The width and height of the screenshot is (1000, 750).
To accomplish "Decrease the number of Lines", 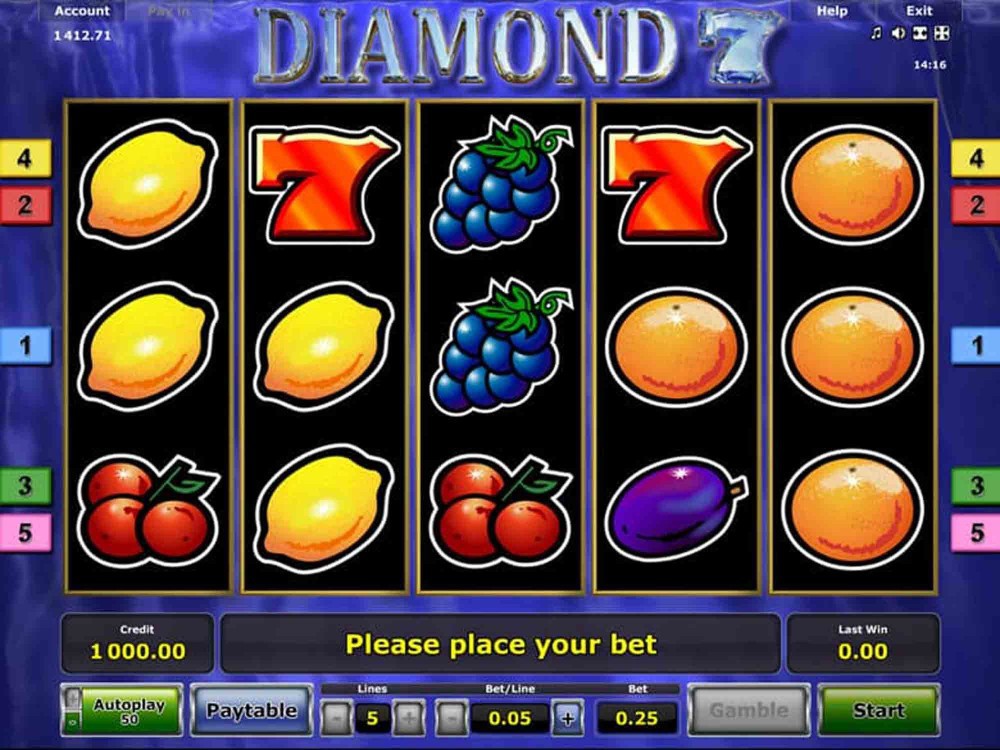I will click(x=337, y=717).
